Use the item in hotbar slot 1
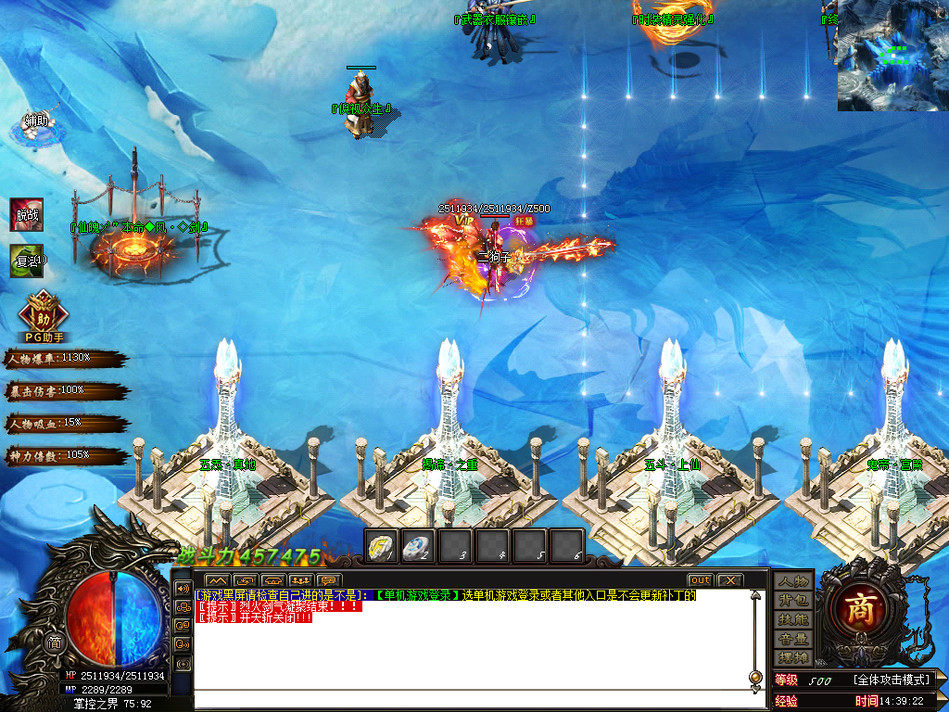 382,546
